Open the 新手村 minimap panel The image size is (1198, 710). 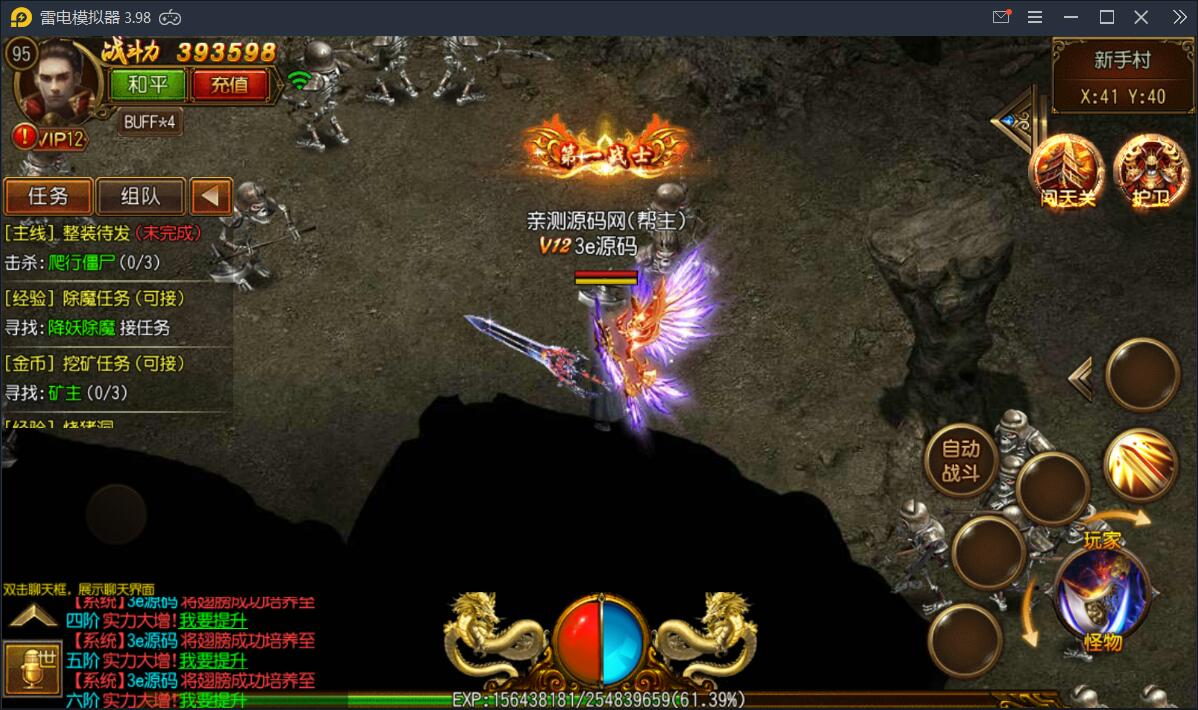[x=1122, y=77]
